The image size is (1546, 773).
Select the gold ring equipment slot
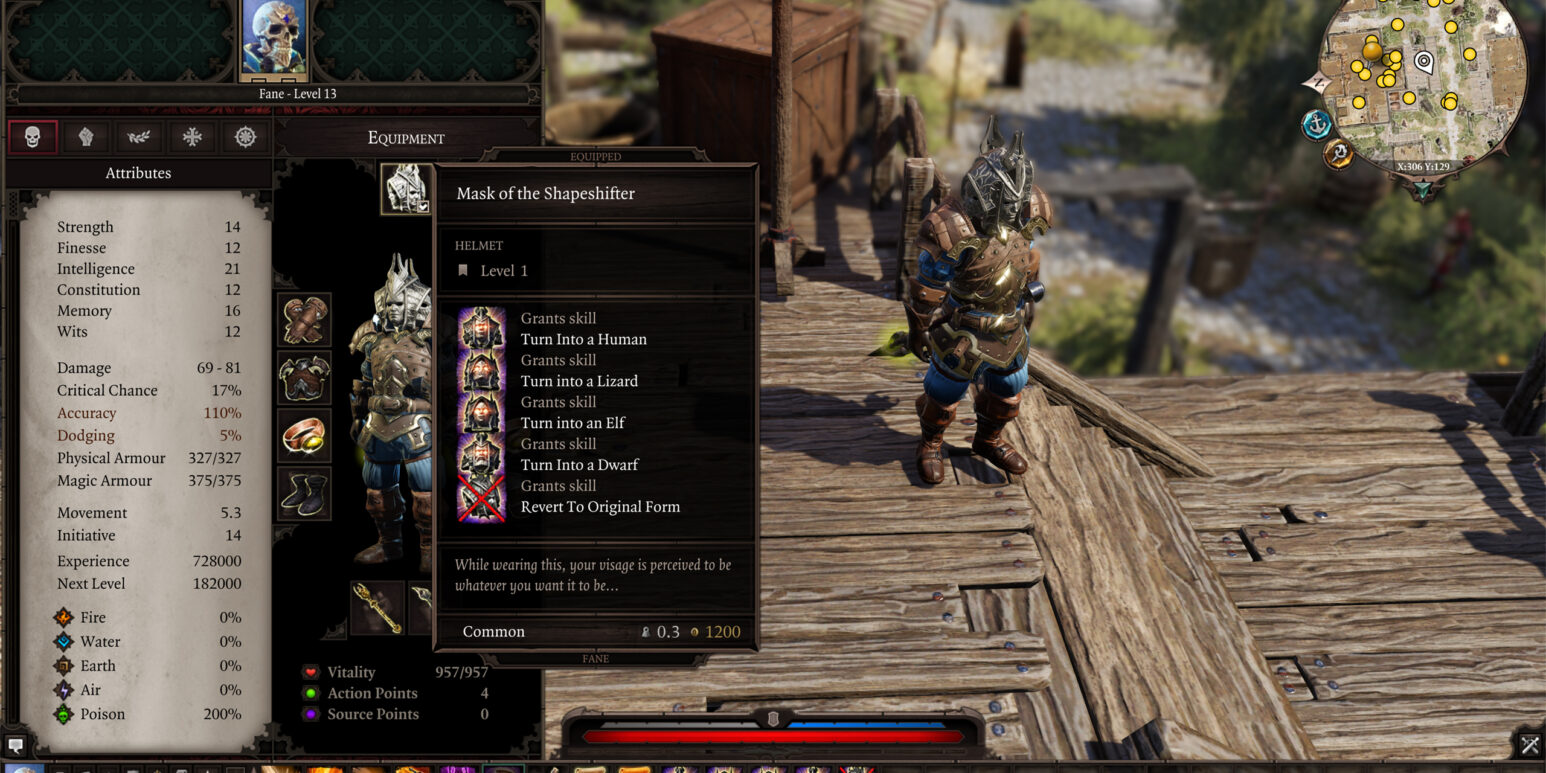point(304,435)
